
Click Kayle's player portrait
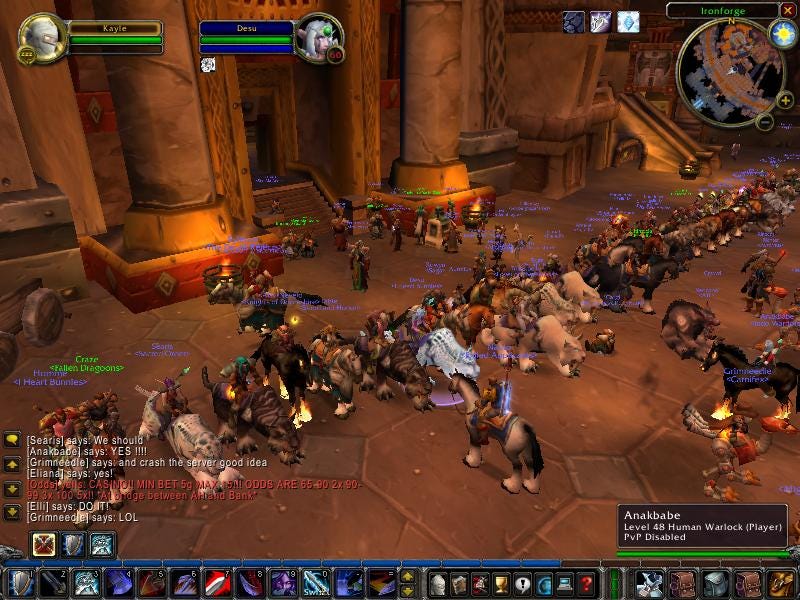click(43, 37)
